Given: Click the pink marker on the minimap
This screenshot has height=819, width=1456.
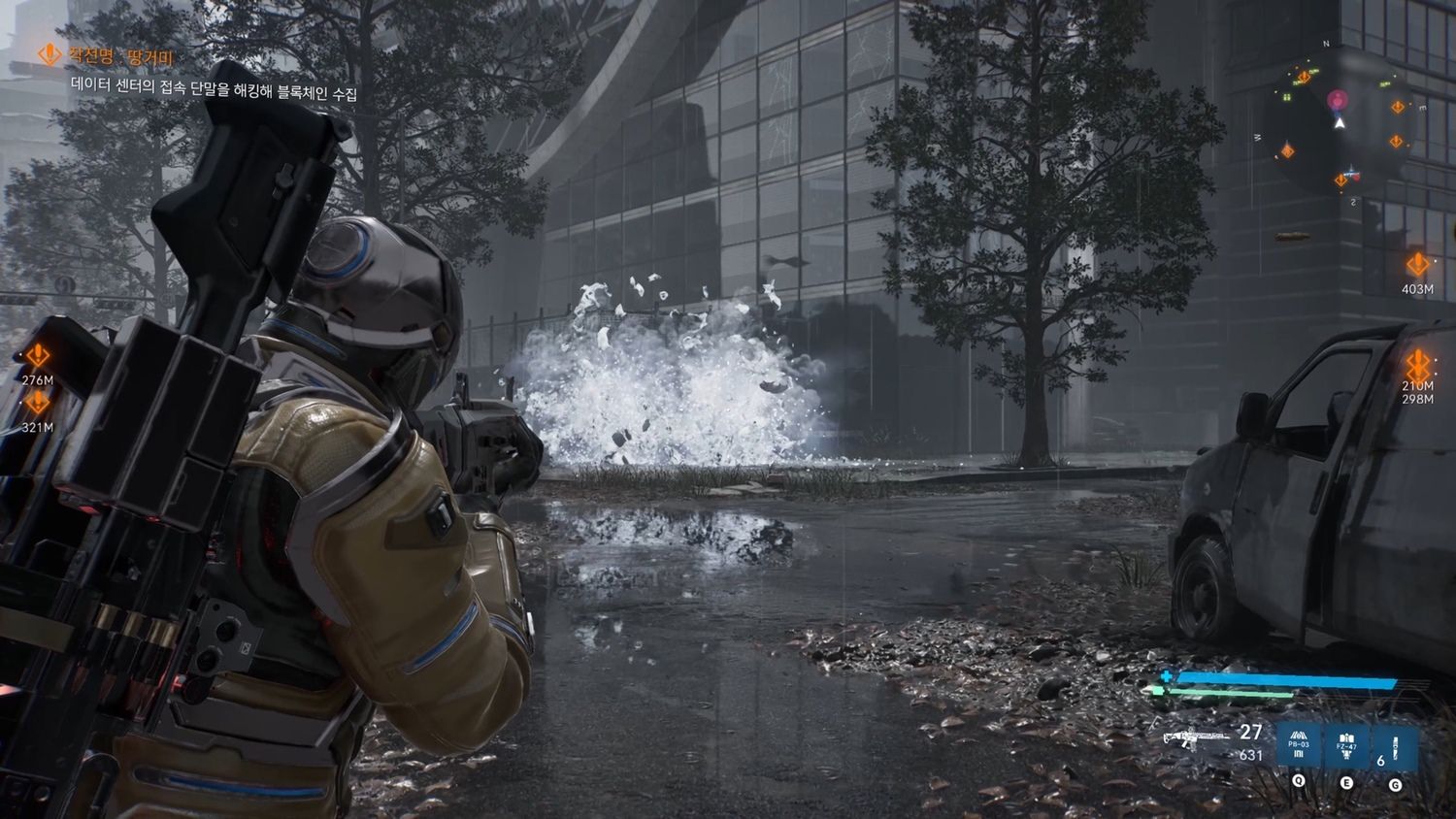Looking at the screenshot, I should [x=1339, y=100].
